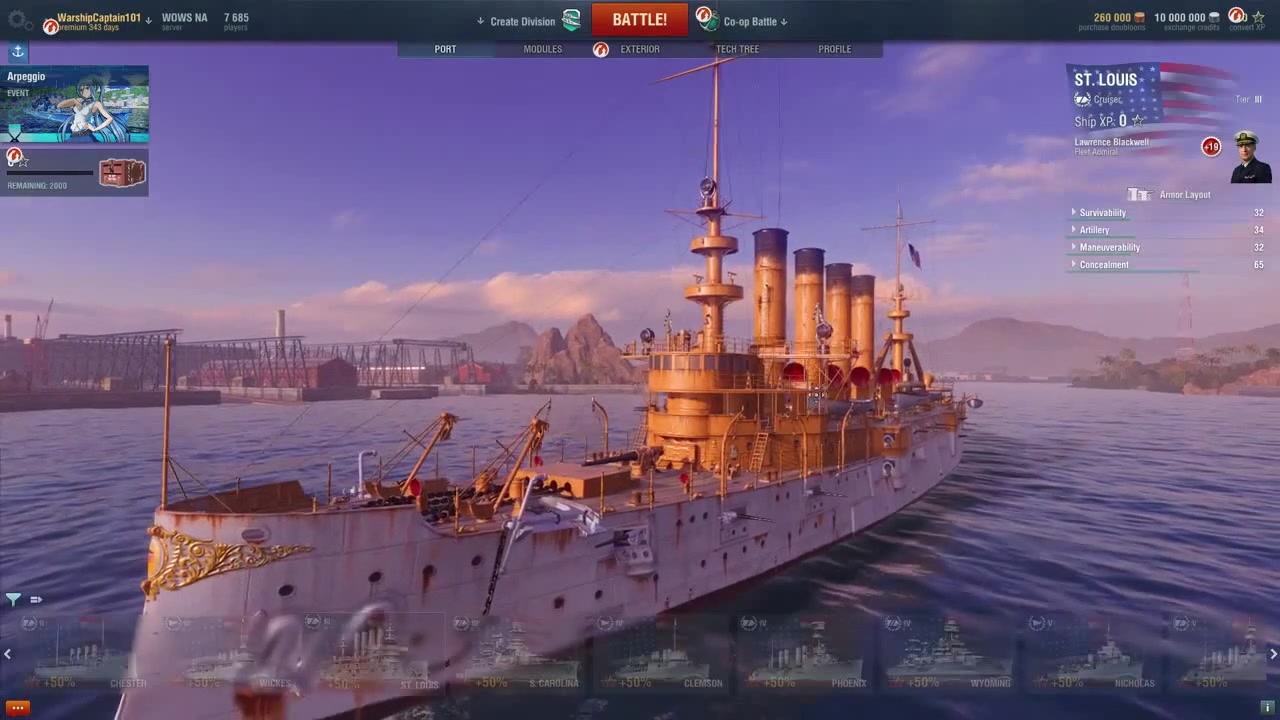
Task: Select the Port tab
Action: coord(445,49)
